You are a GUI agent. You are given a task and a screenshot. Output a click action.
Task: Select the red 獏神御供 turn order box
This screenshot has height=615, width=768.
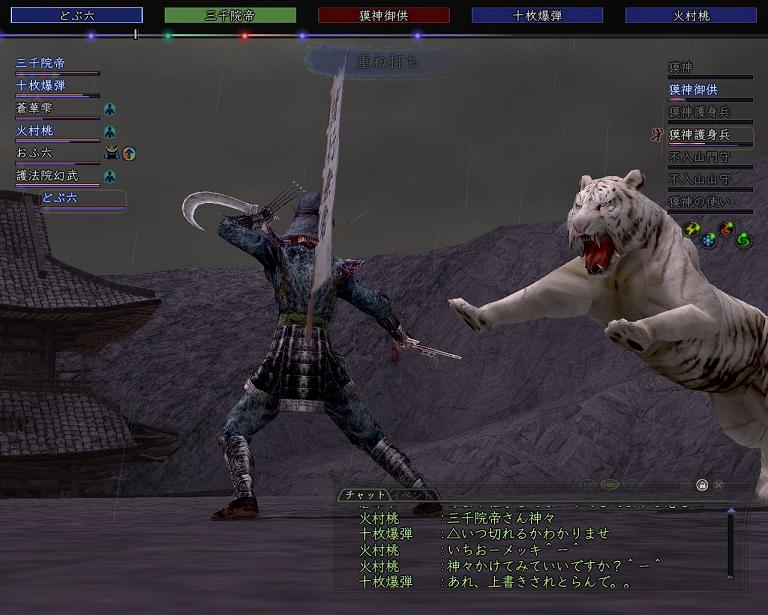tap(384, 15)
